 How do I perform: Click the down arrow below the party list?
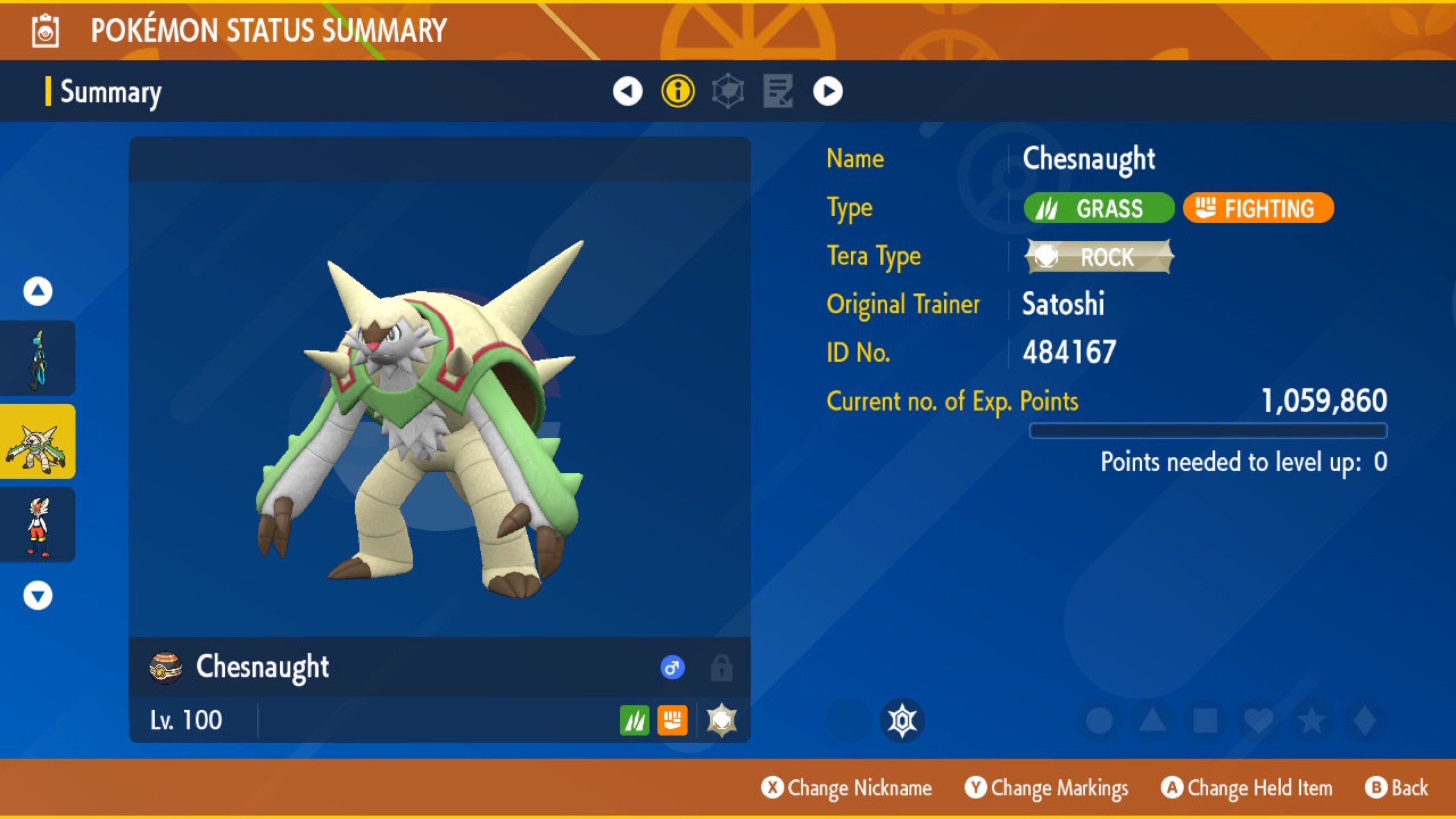(x=38, y=596)
